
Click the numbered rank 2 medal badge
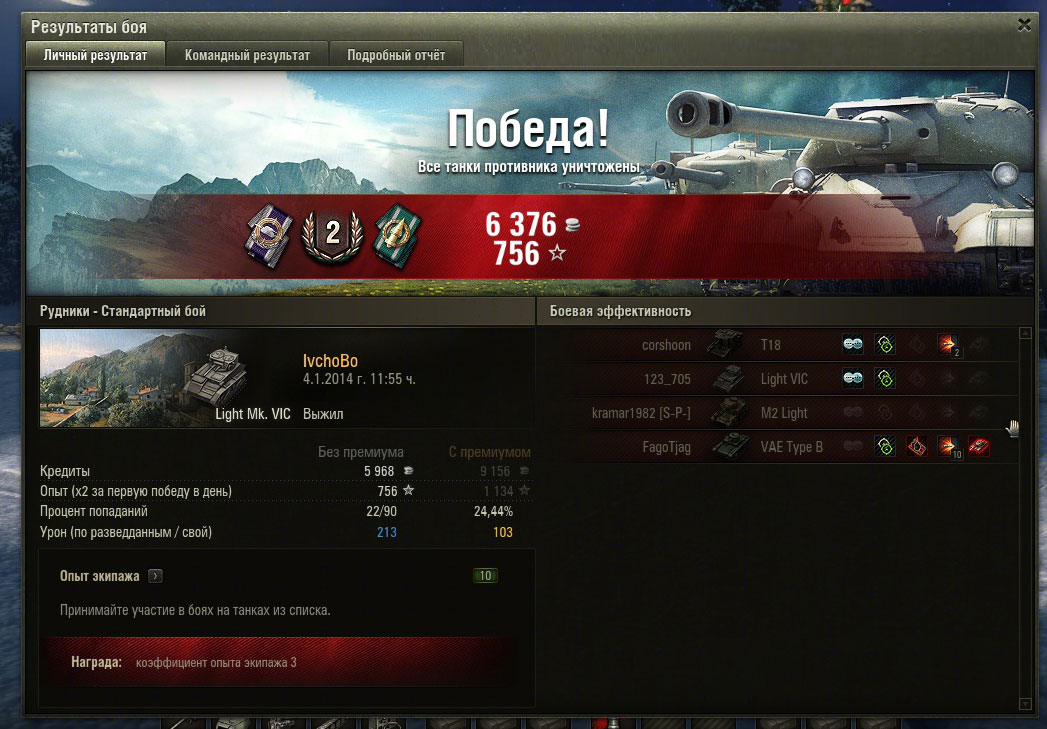point(332,234)
